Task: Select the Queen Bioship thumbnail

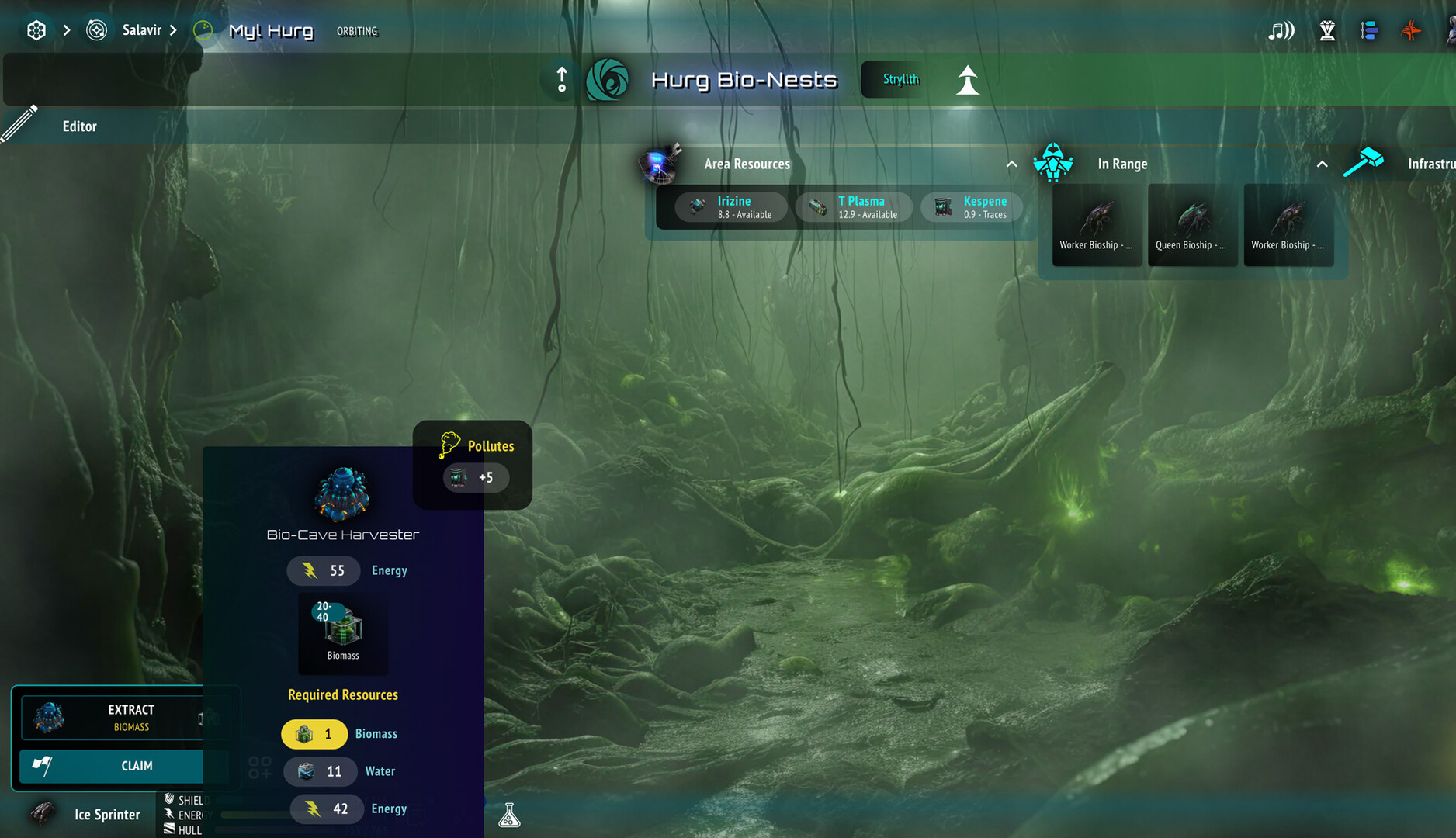Action: point(1192,225)
